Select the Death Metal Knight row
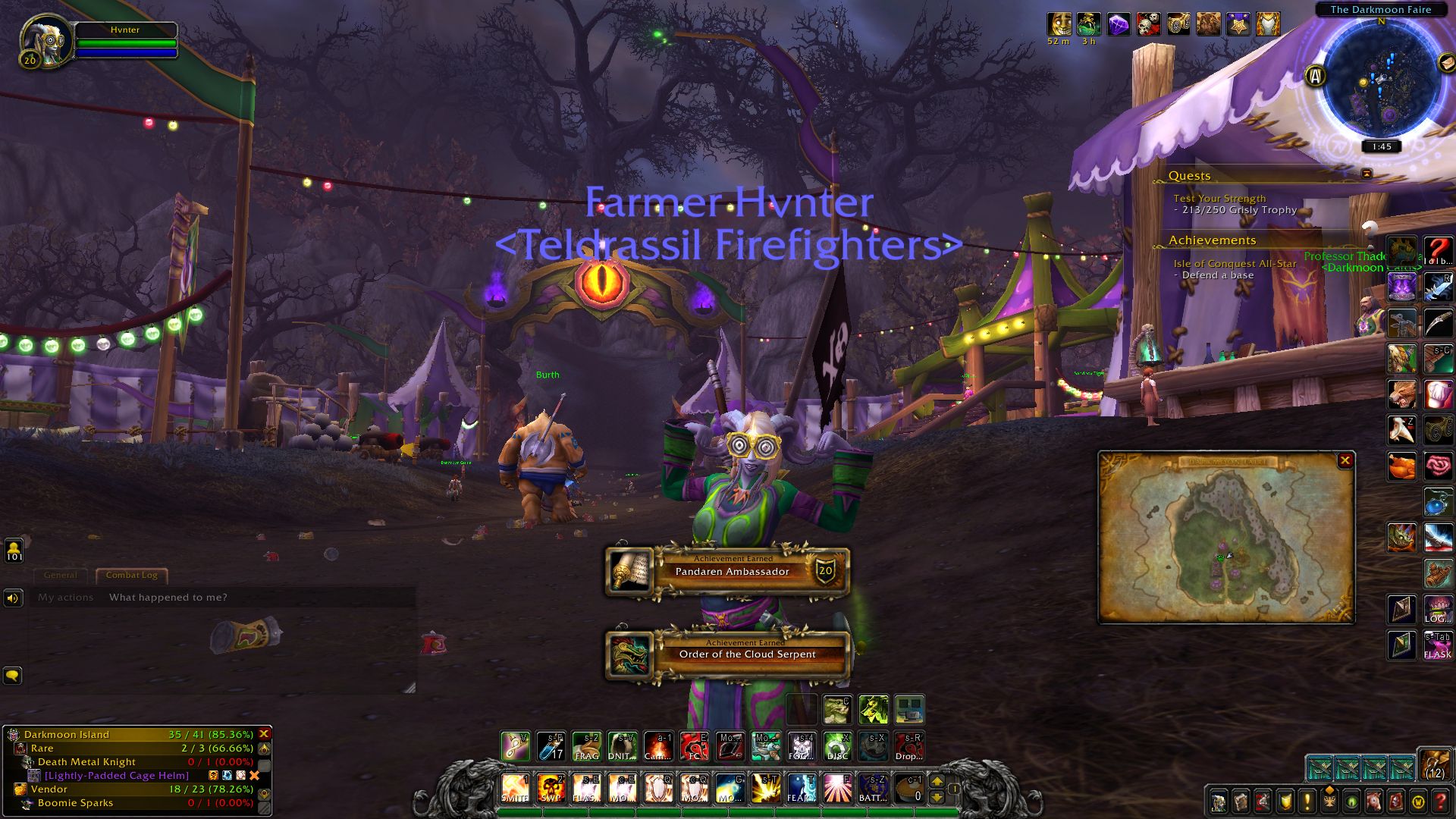Viewport: 1456px width, 819px height. pyautogui.click(x=86, y=762)
